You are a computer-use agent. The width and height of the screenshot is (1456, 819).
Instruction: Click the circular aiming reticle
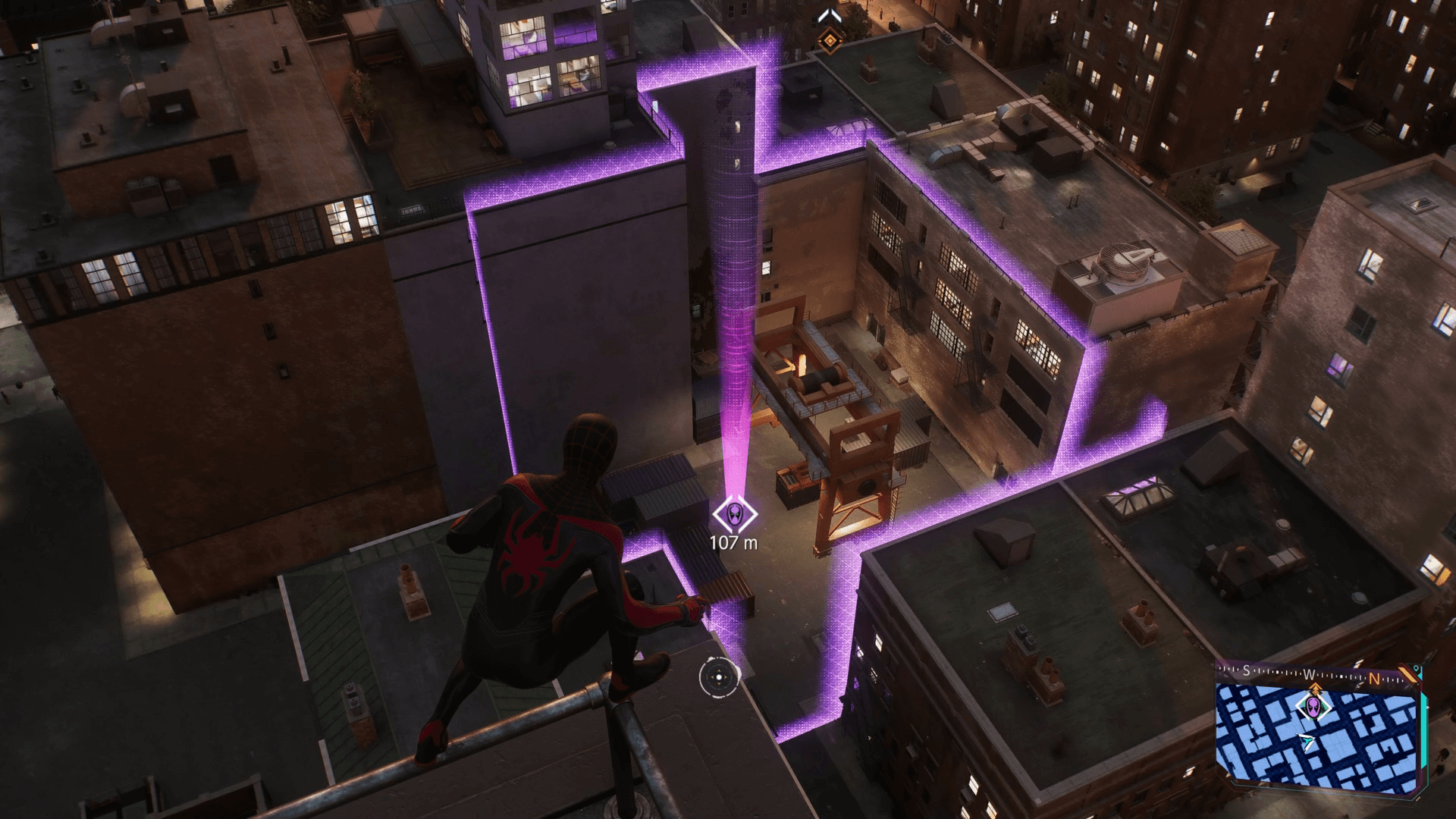pos(717,677)
